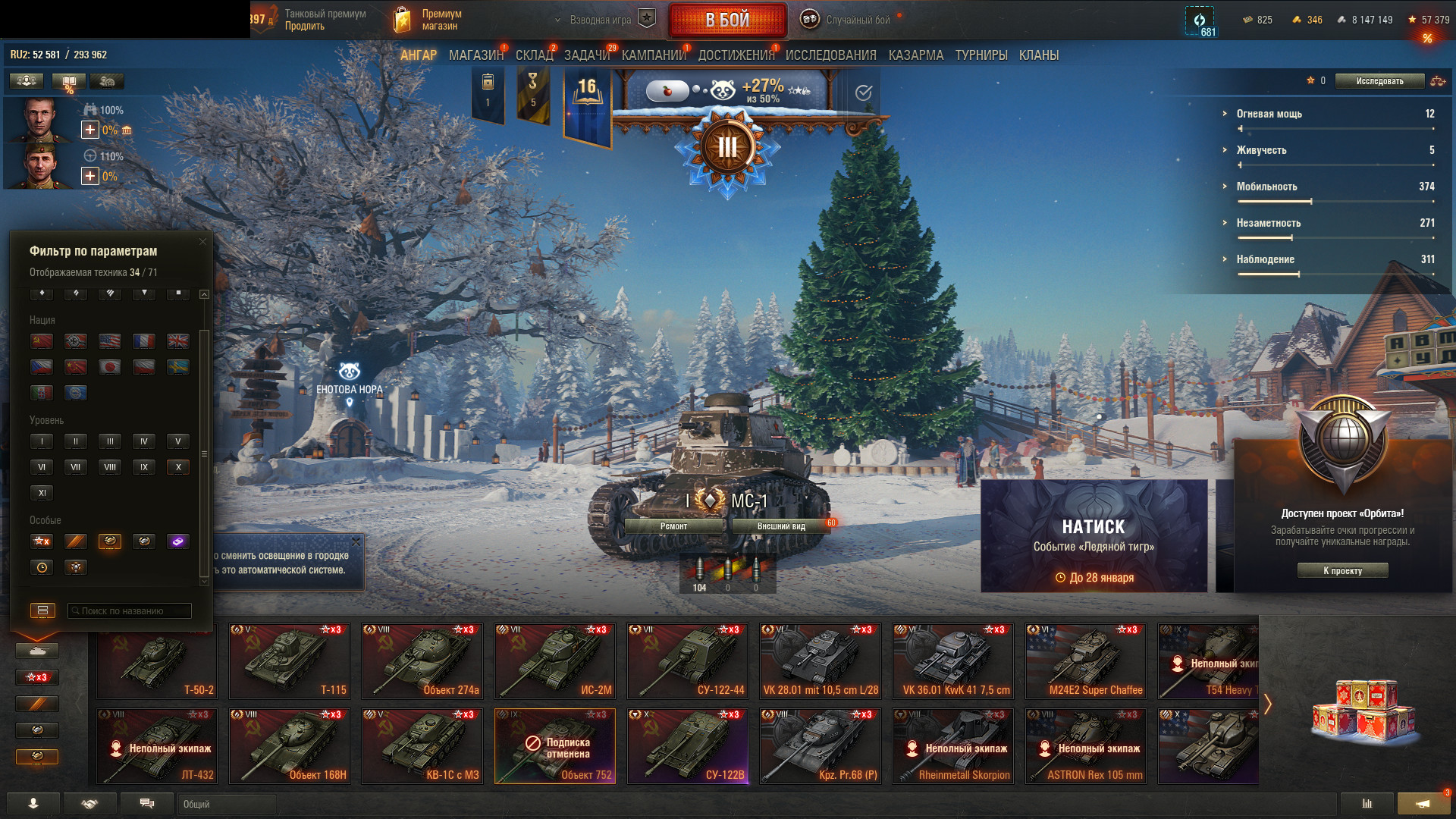Viewport: 1456px width, 819px height.
Task: Go to the КЛАНЫ tab
Action: pyautogui.click(x=1038, y=55)
